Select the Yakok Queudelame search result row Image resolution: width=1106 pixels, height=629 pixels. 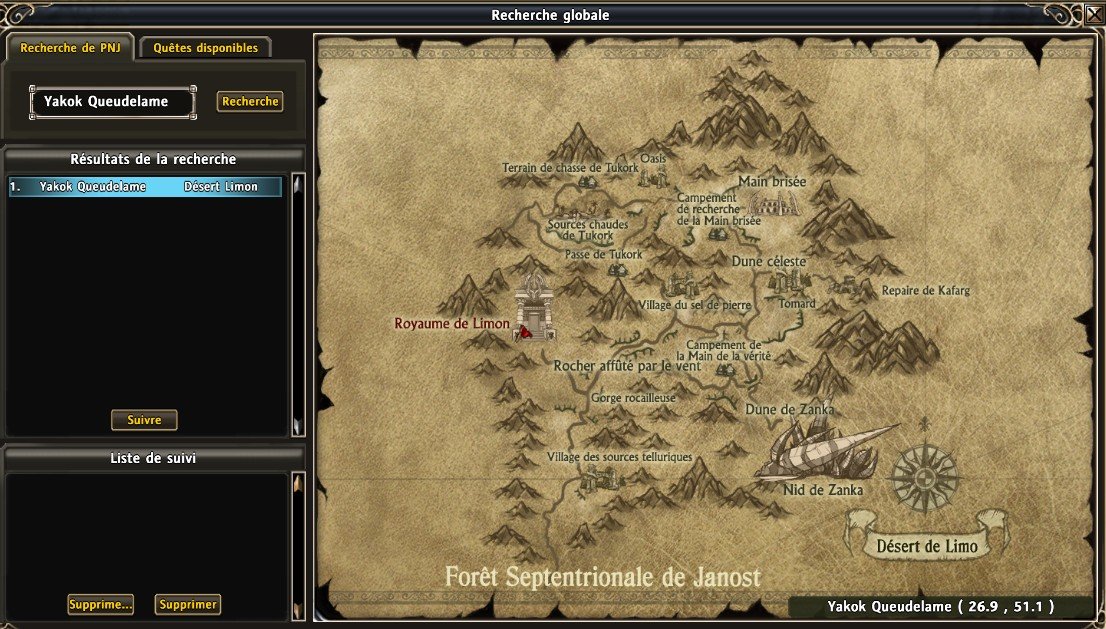pos(145,187)
